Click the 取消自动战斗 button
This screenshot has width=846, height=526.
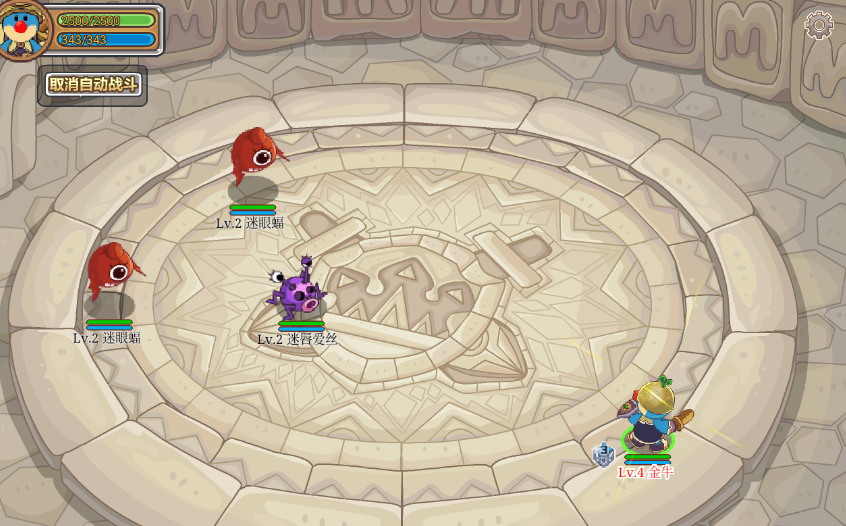[93, 85]
